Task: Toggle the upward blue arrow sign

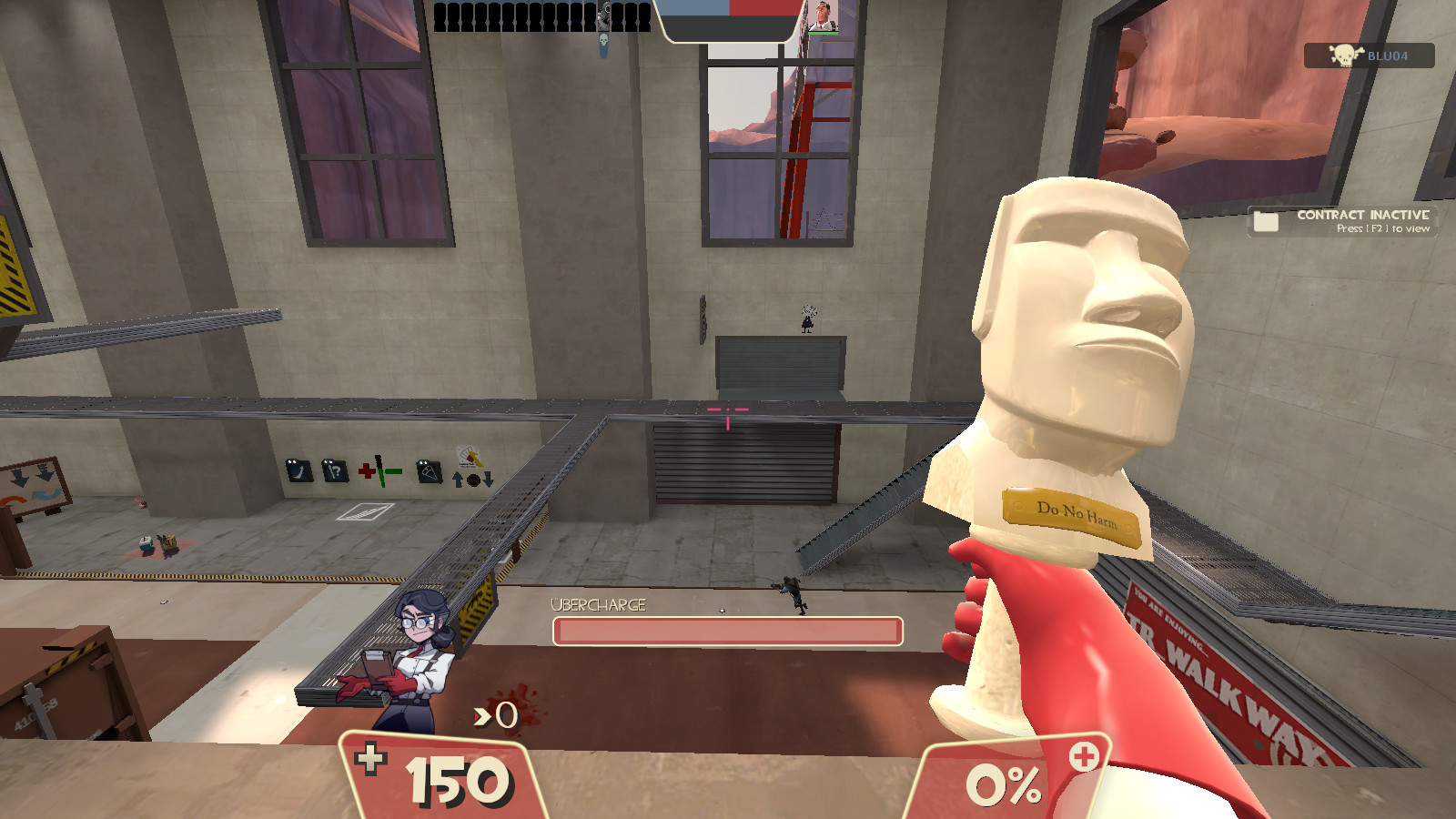Action: tap(457, 478)
